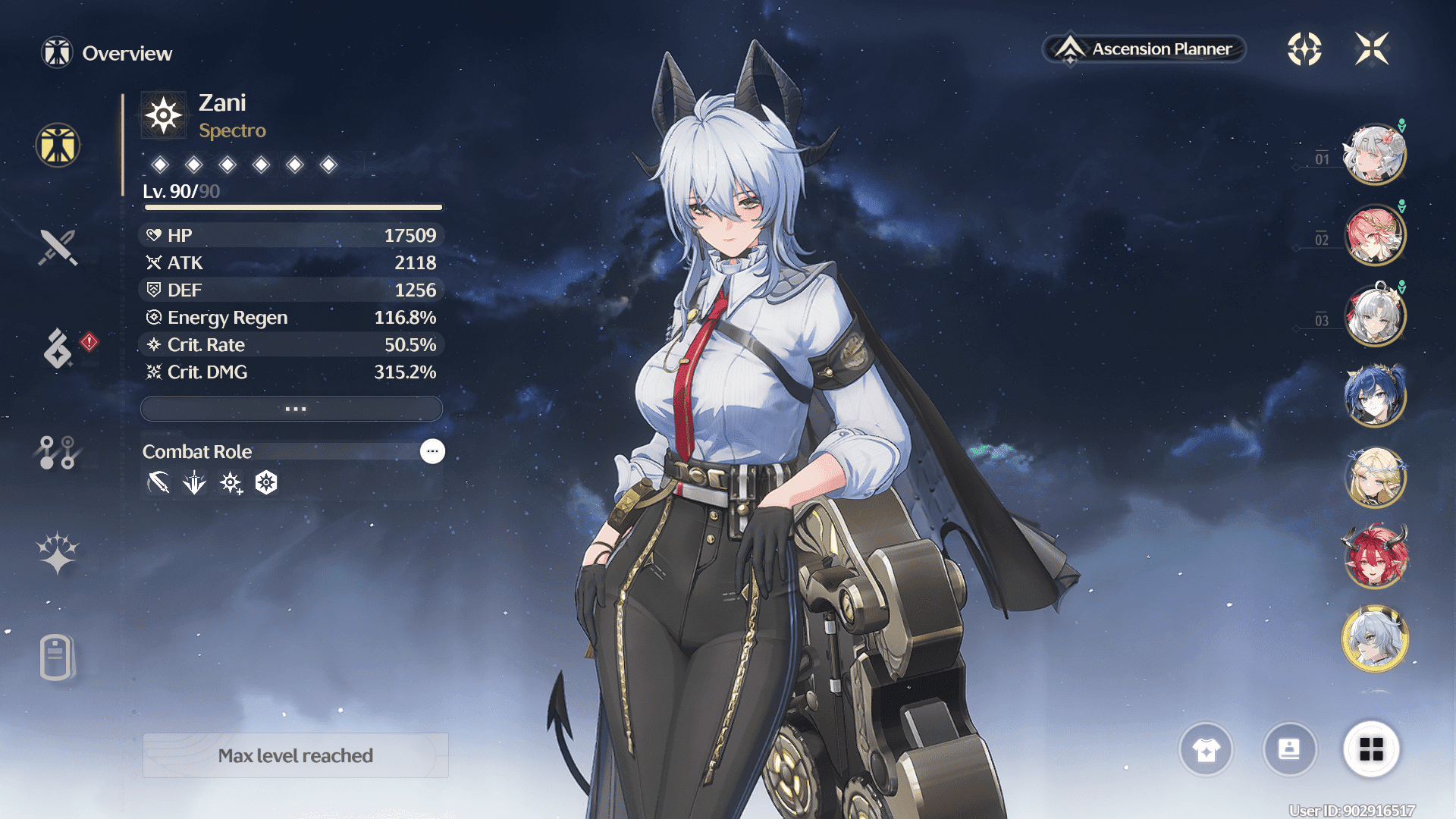Open the character profile card button
The image size is (1456, 819).
coord(1289,749)
